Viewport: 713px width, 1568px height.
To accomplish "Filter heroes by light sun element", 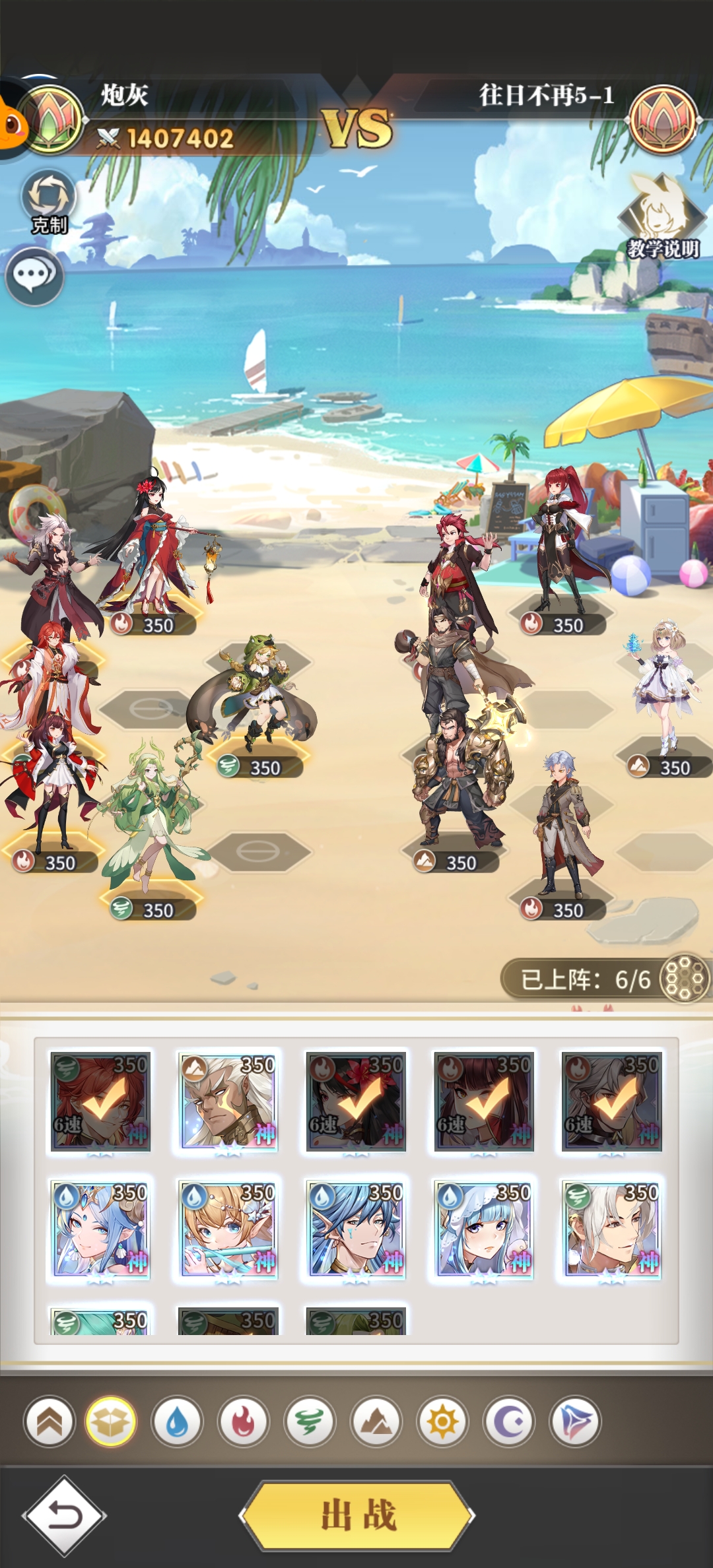I will 442,1421.
